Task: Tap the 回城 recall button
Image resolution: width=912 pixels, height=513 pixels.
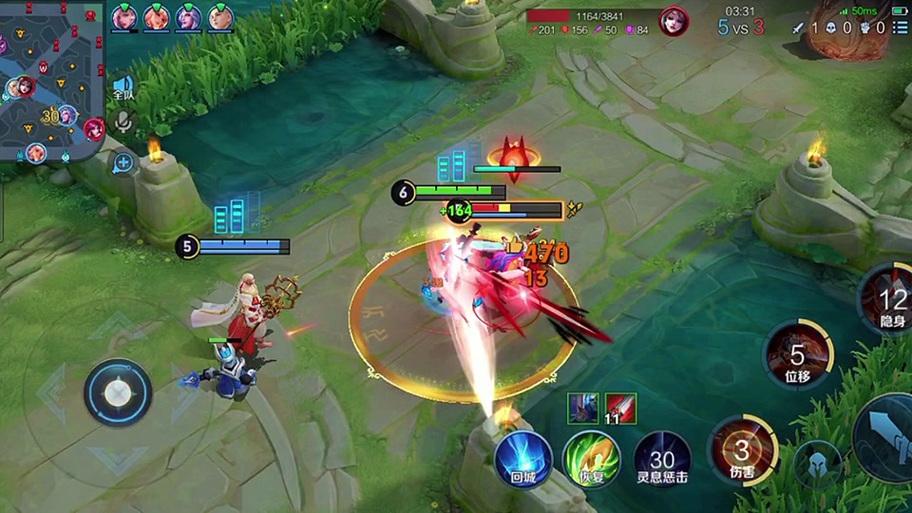Action: (522, 460)
